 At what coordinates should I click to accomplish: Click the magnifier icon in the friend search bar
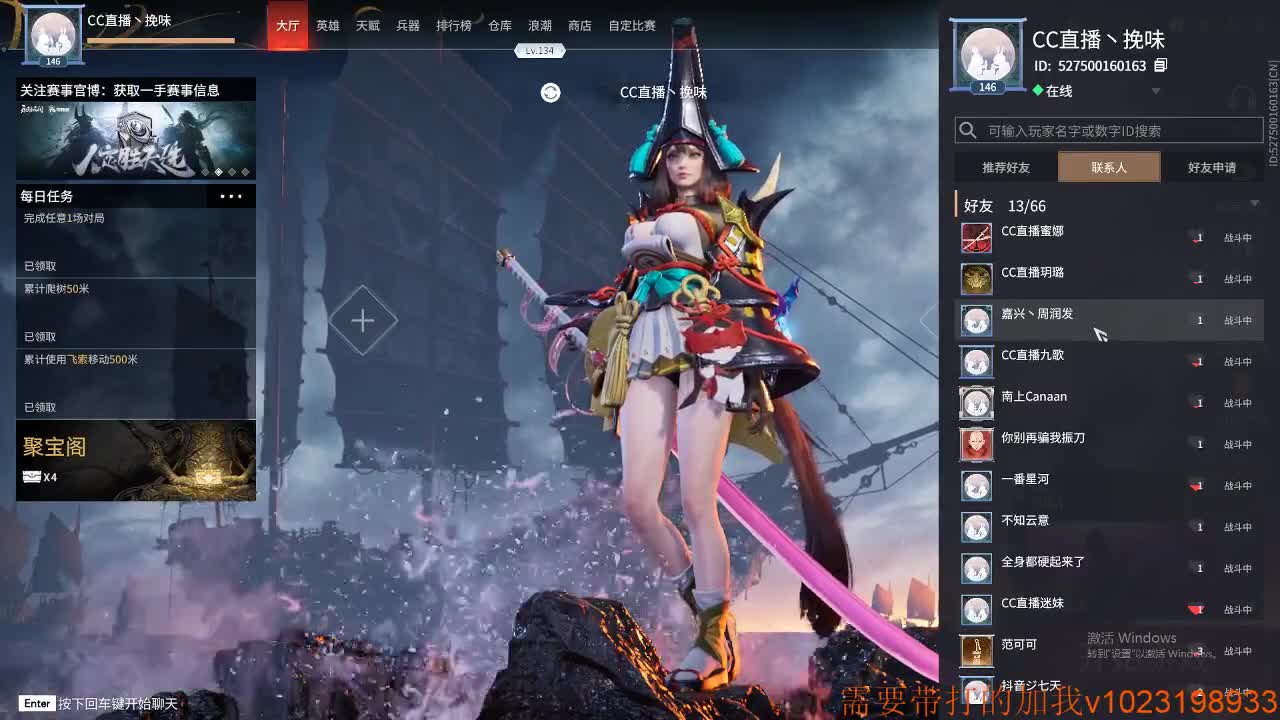(966, 130)
